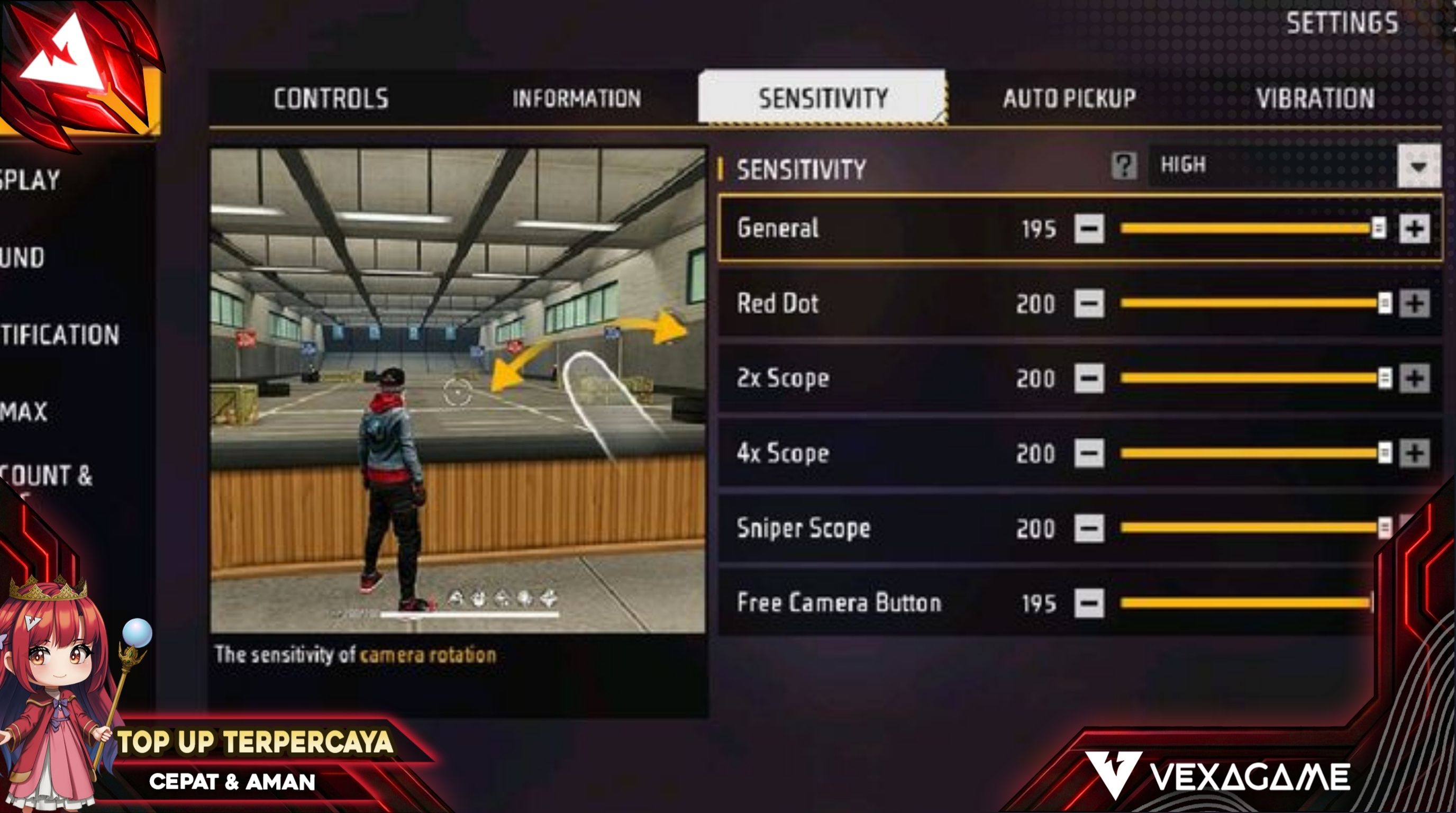This screenshot has height=813, width=1456.
Task: Tap the 2x Scope plus button
Action: pyautogui.click(x=1415, y=378)
